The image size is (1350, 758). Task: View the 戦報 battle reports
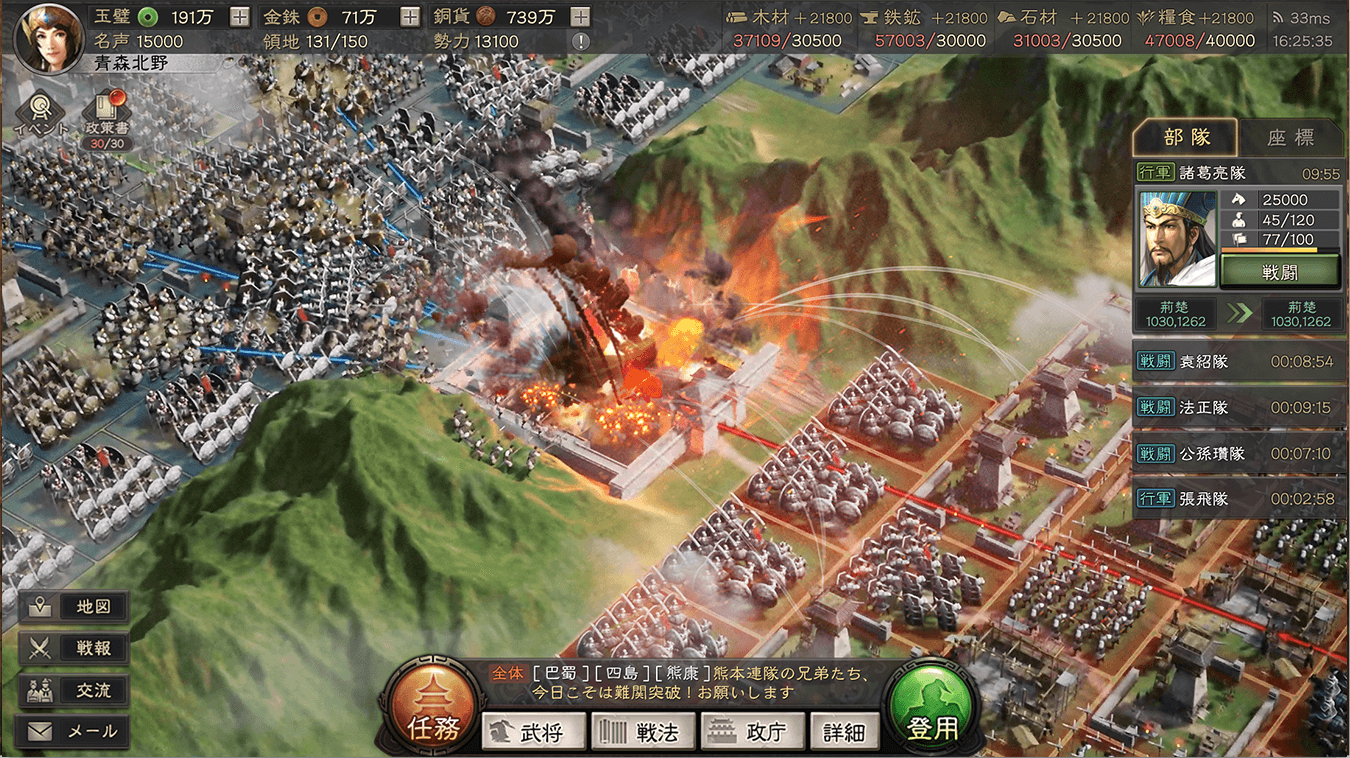point(74,648)
